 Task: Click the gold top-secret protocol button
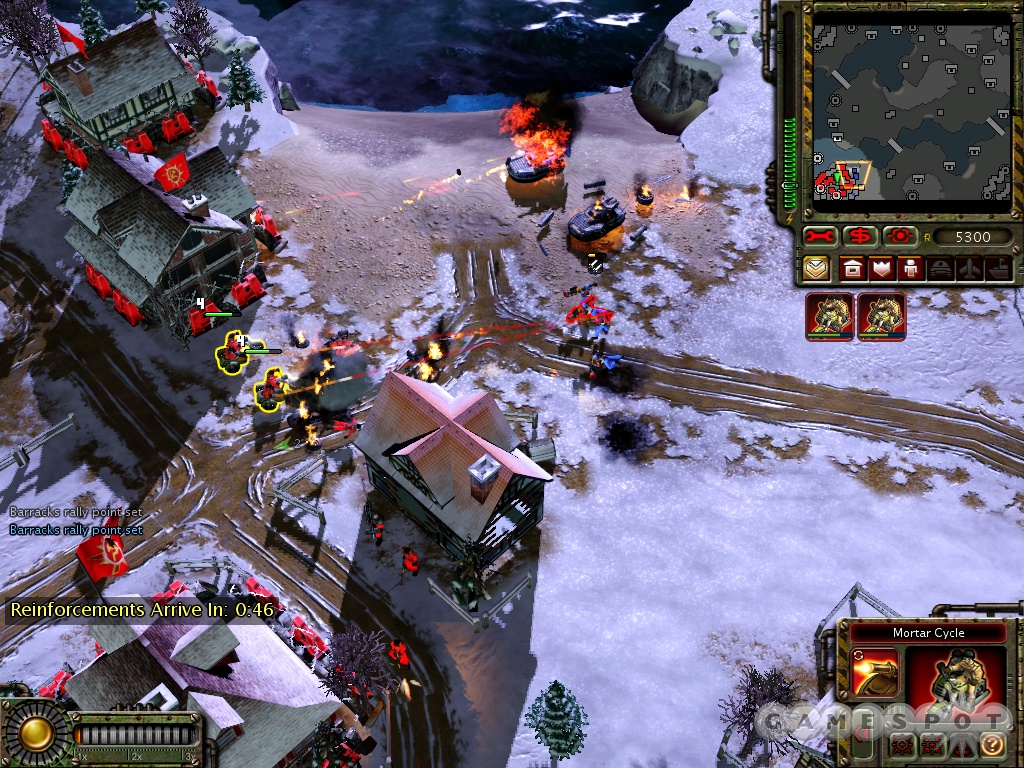[36, 733]
